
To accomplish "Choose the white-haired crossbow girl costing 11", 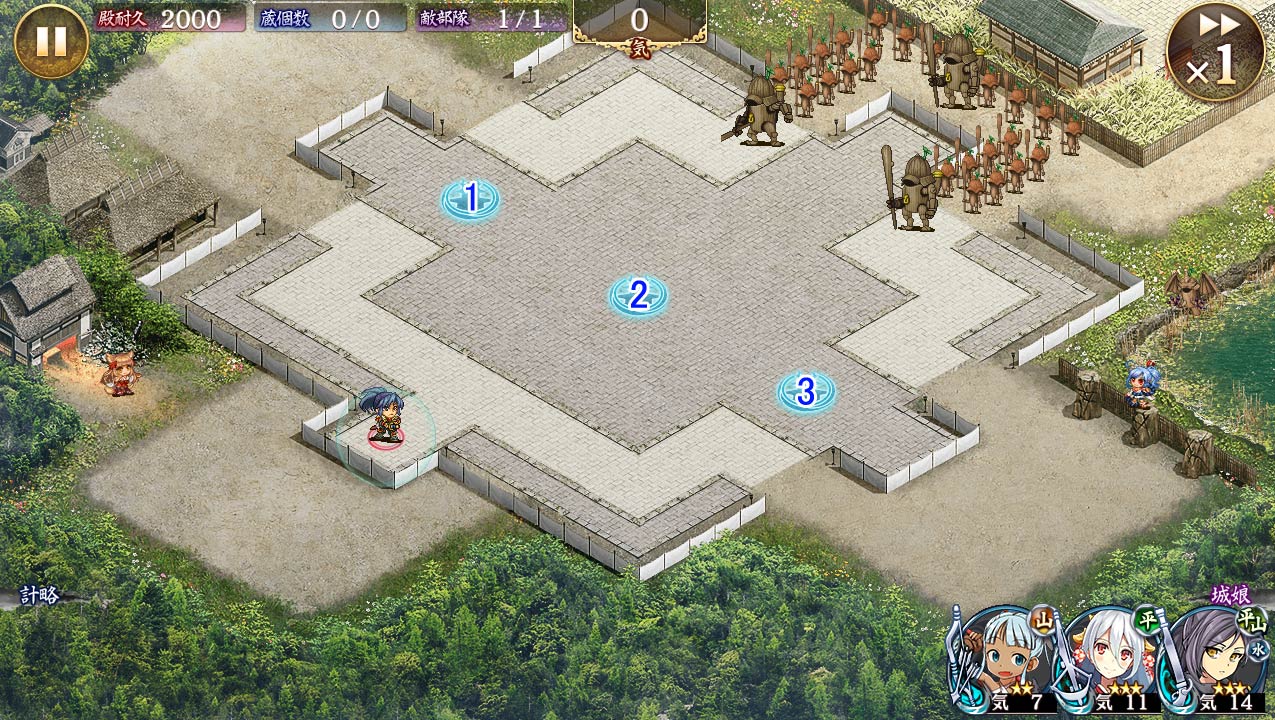I will (1110, 662).
